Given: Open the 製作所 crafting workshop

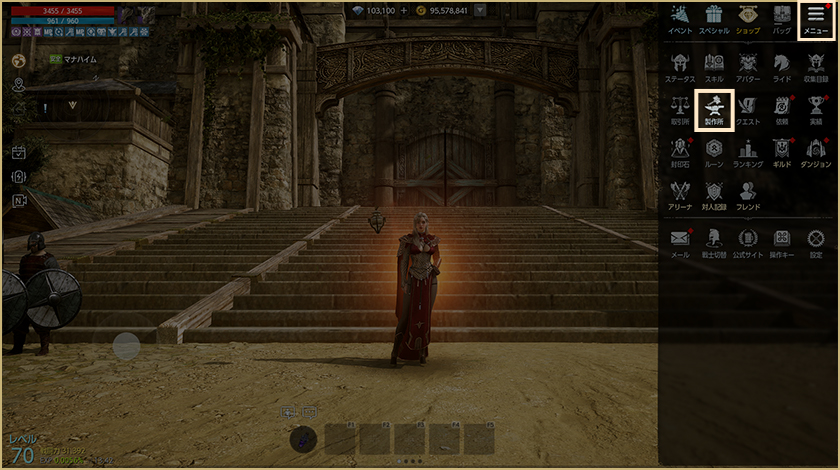Looking at the screenshot, I should point(714,108).
